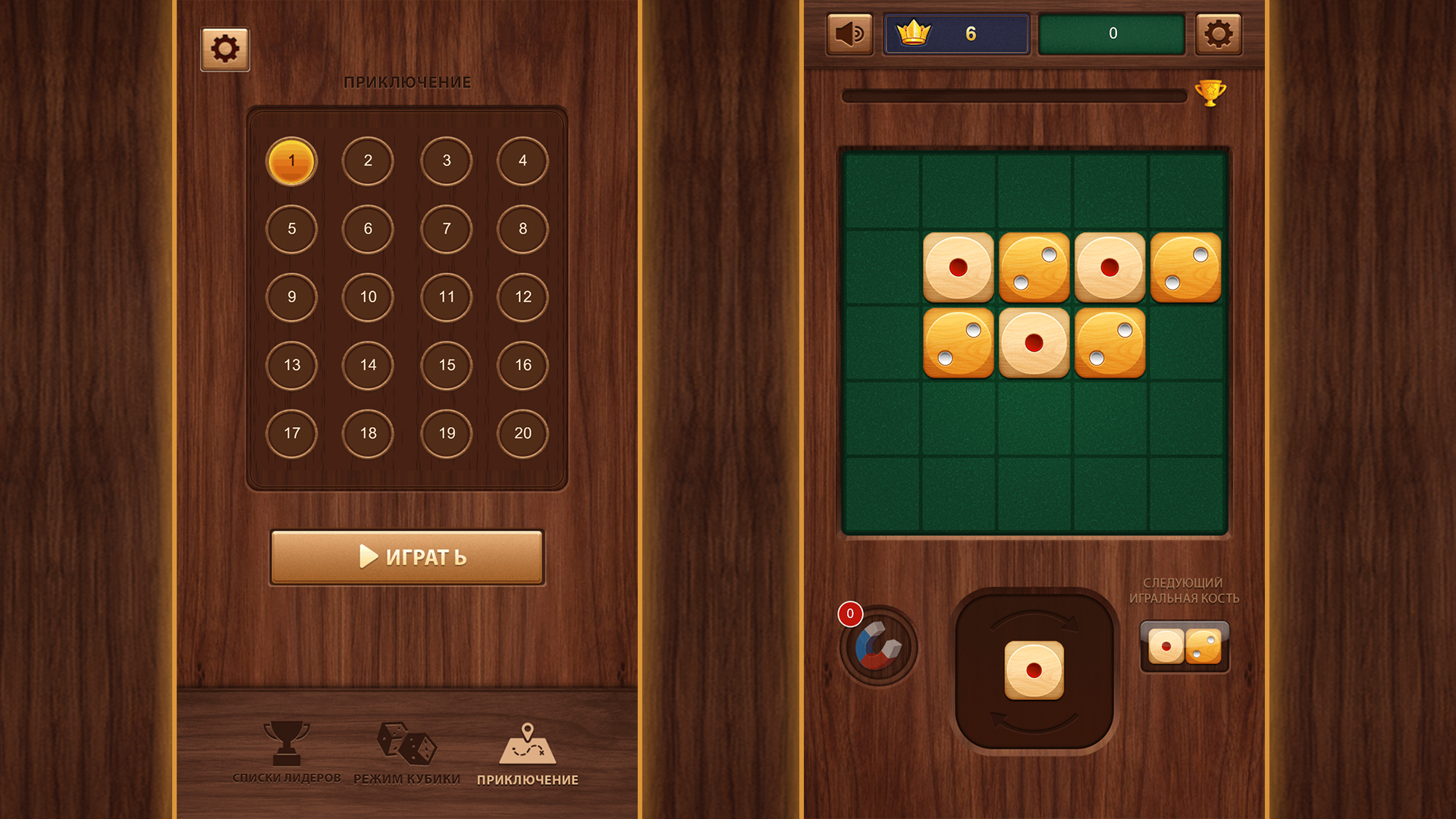1456x819 pixels.
Task: Select level 10 in adventure mode
Action: (369, 297)
